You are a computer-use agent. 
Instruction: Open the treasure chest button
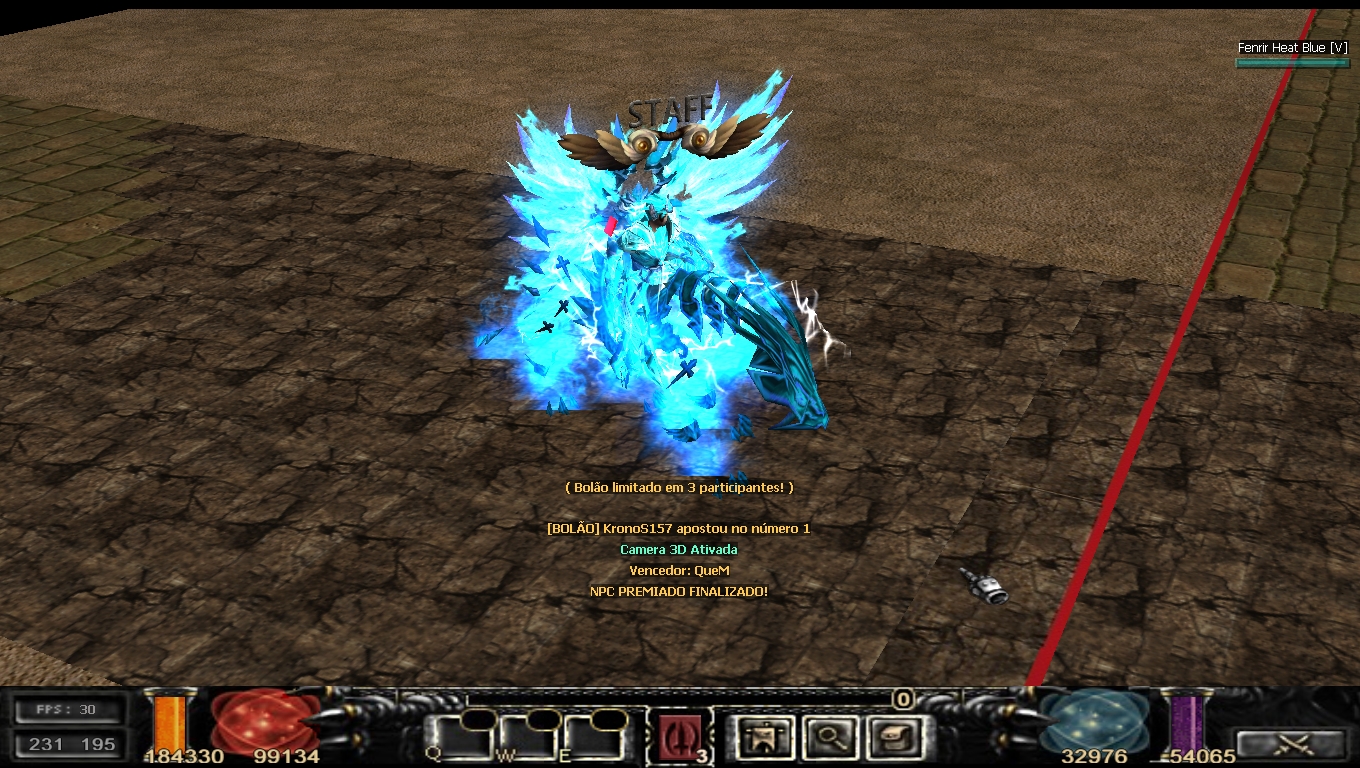pos(892,738)
